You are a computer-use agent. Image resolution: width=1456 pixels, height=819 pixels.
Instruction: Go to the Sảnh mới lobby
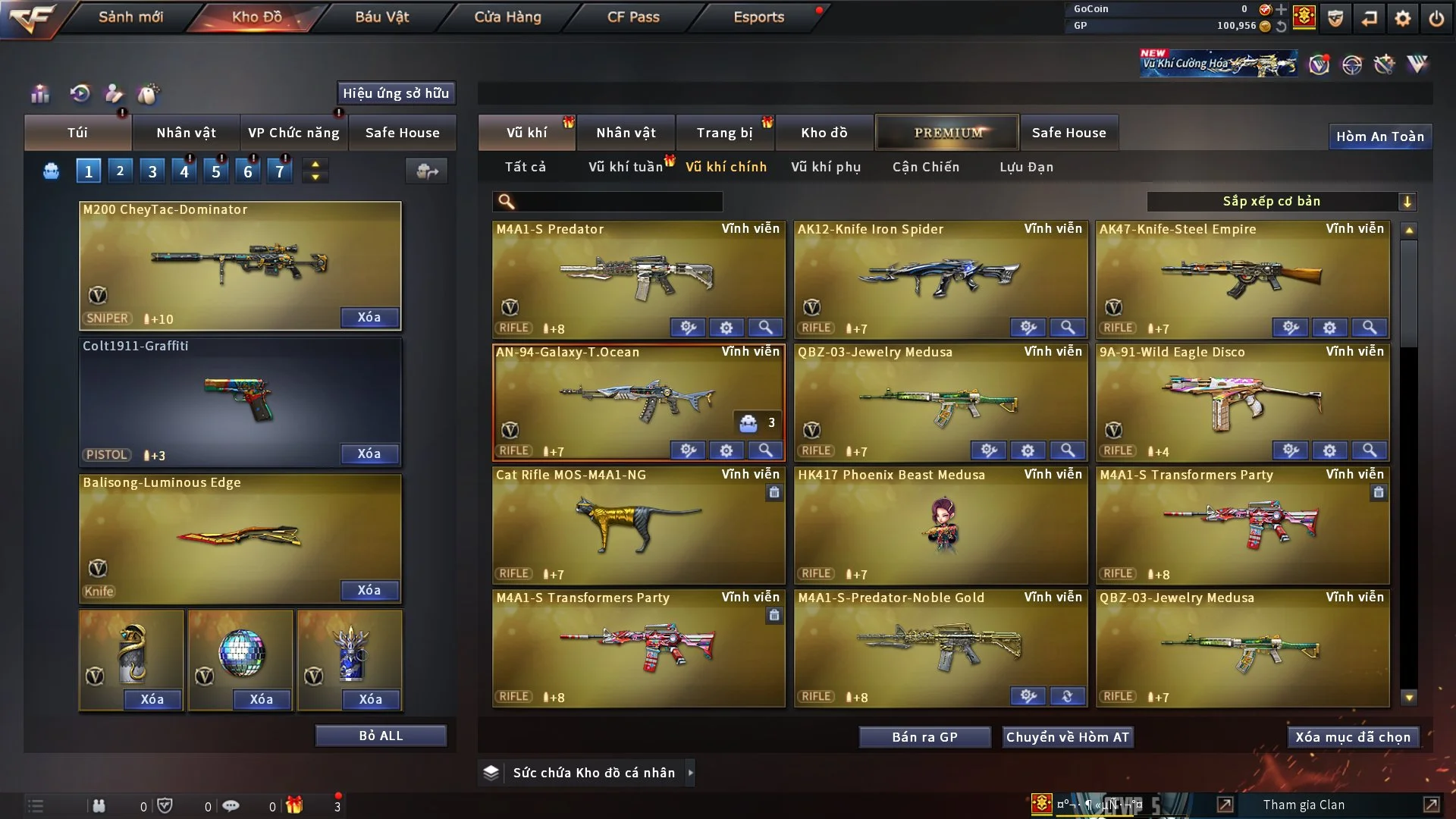[x=130, y=17]
